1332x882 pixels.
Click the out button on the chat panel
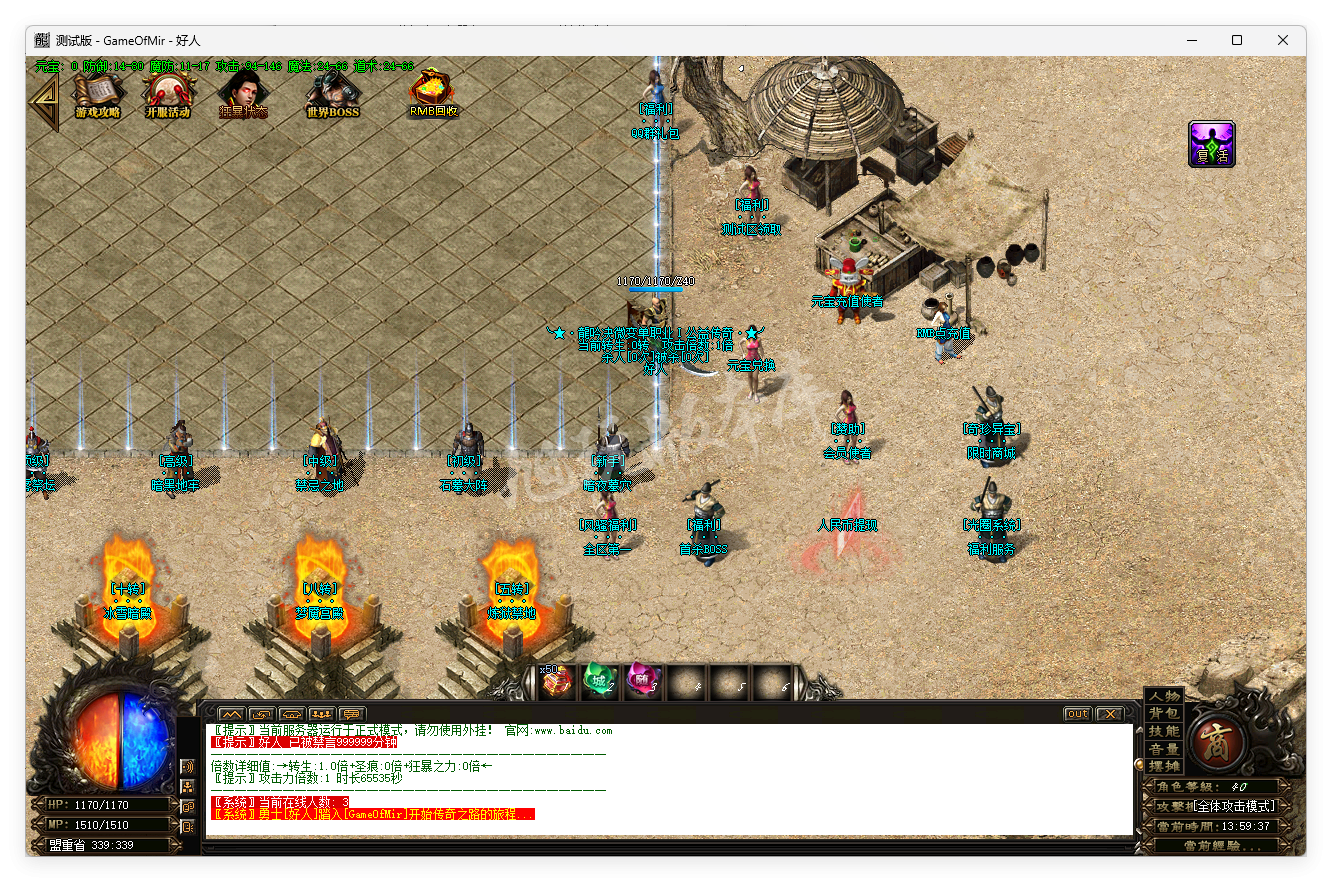[x=1077, y=713]
